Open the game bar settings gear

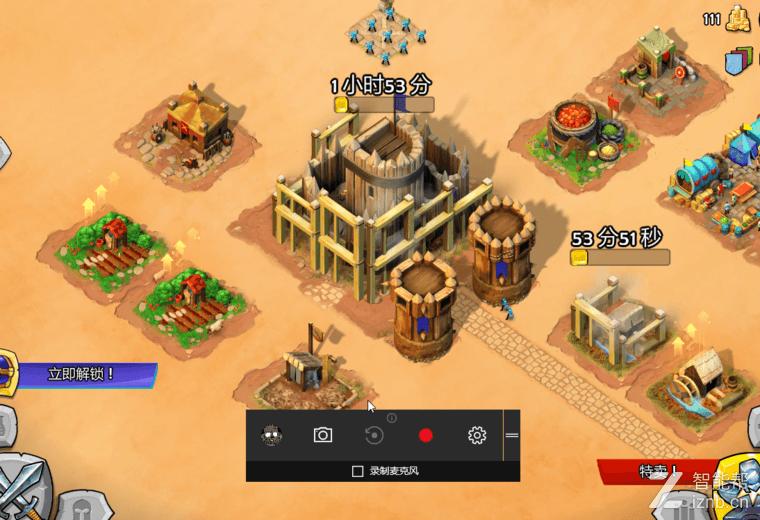click(477, 435)
